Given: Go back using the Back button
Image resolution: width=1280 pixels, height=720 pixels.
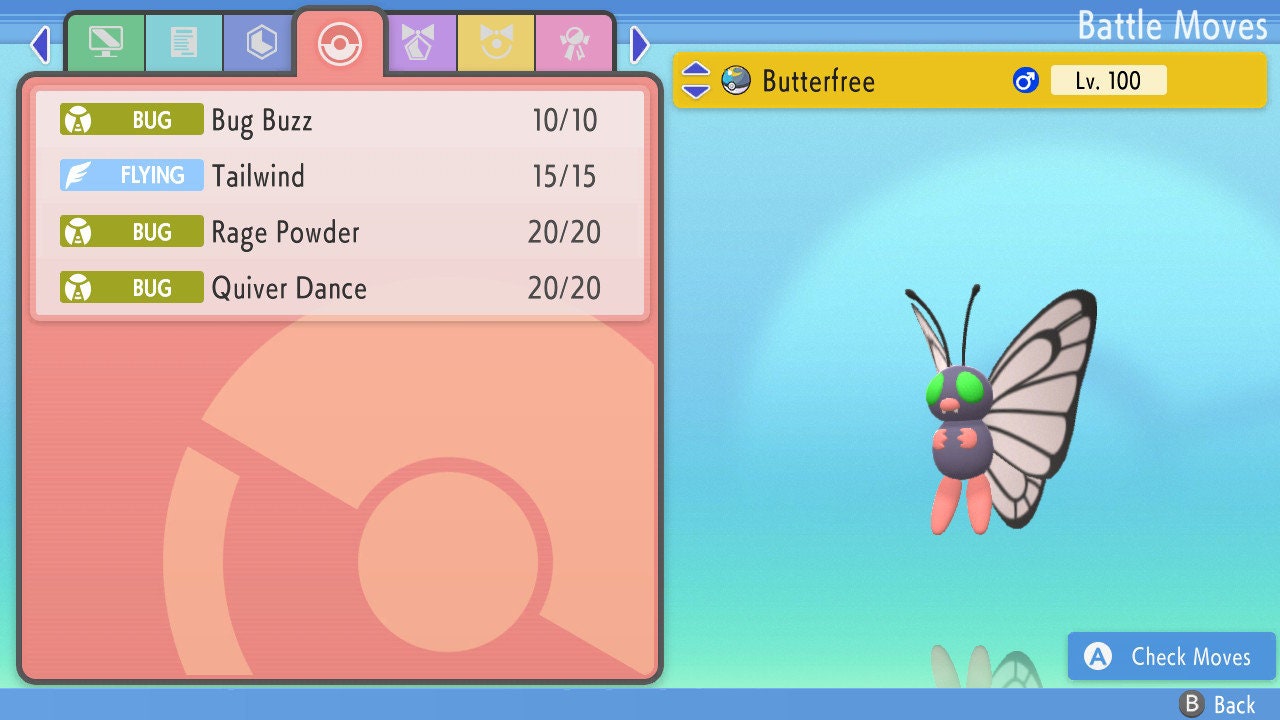Looking at the screenshot, I should pyautogui.click(x=1219, y=705).
